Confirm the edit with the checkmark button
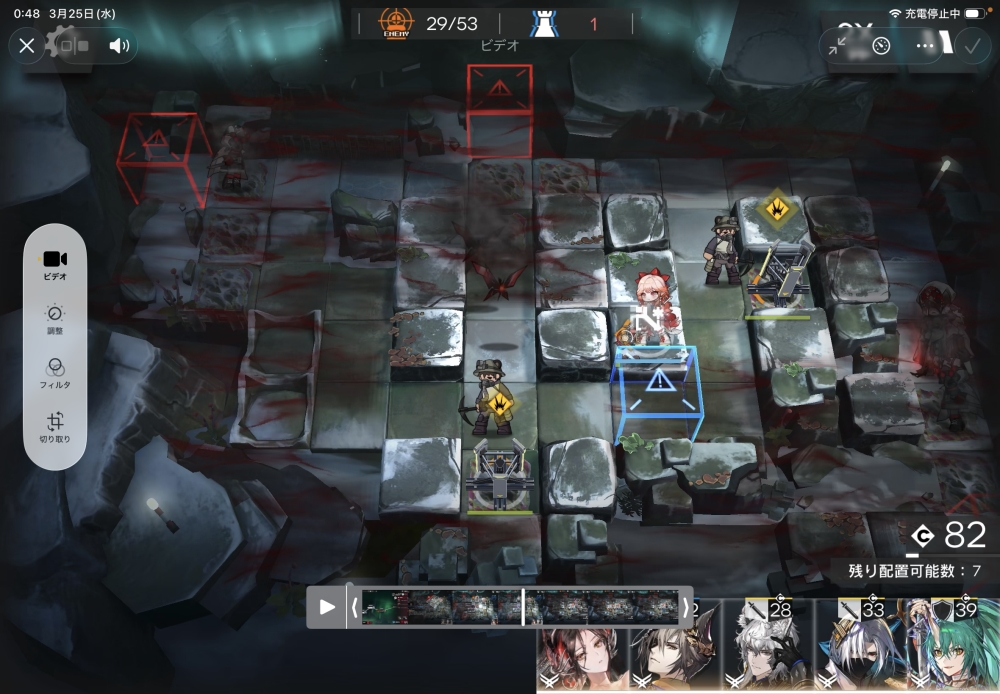 point(971,46)
